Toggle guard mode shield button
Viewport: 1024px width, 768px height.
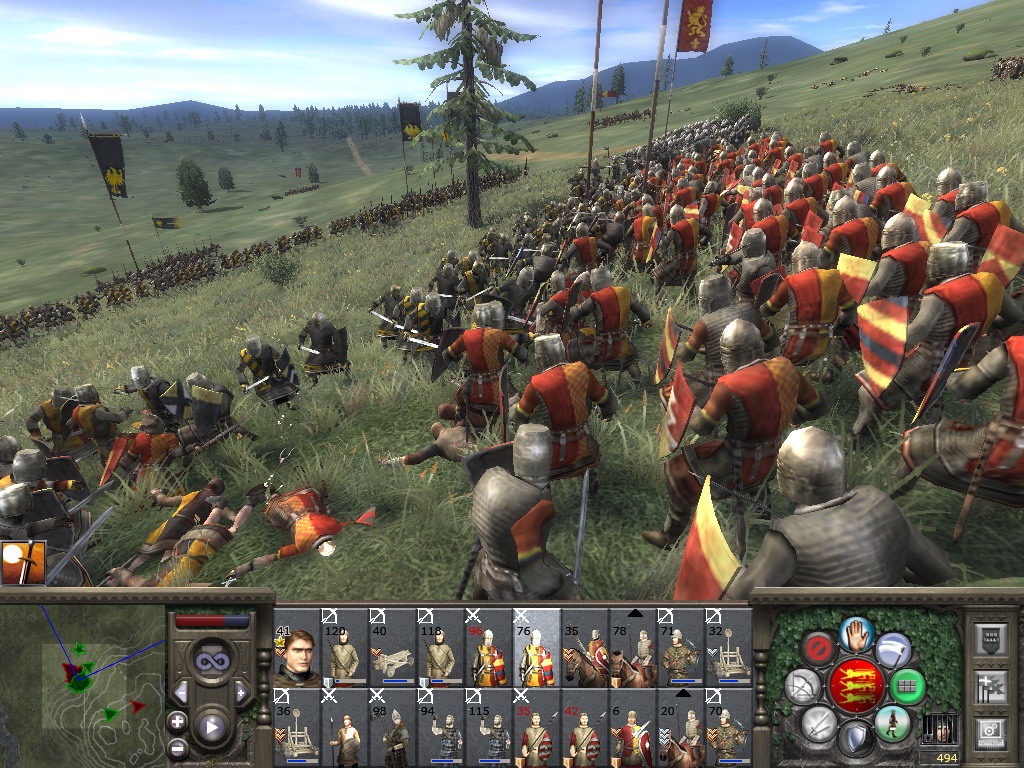point(855,739)
